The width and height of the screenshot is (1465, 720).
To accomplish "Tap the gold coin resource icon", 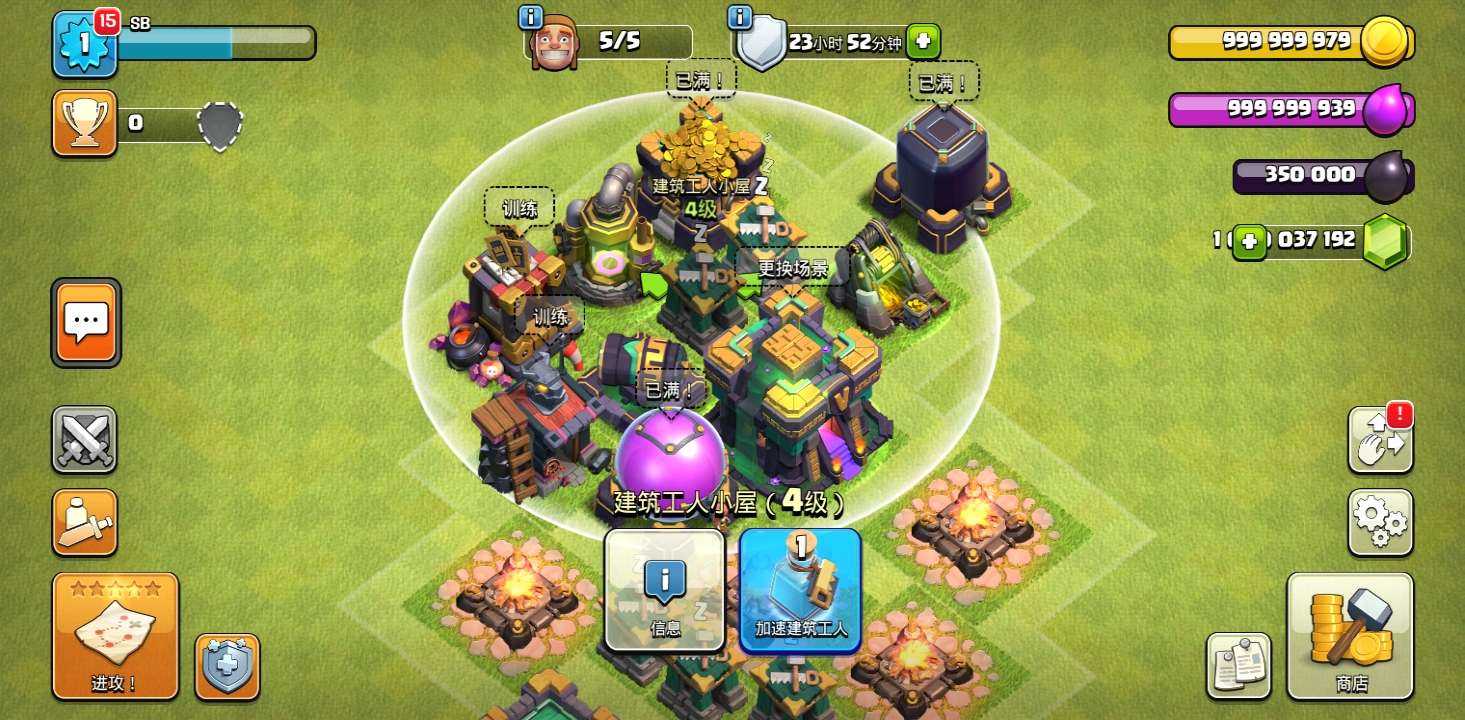I will coord(1386,42).
